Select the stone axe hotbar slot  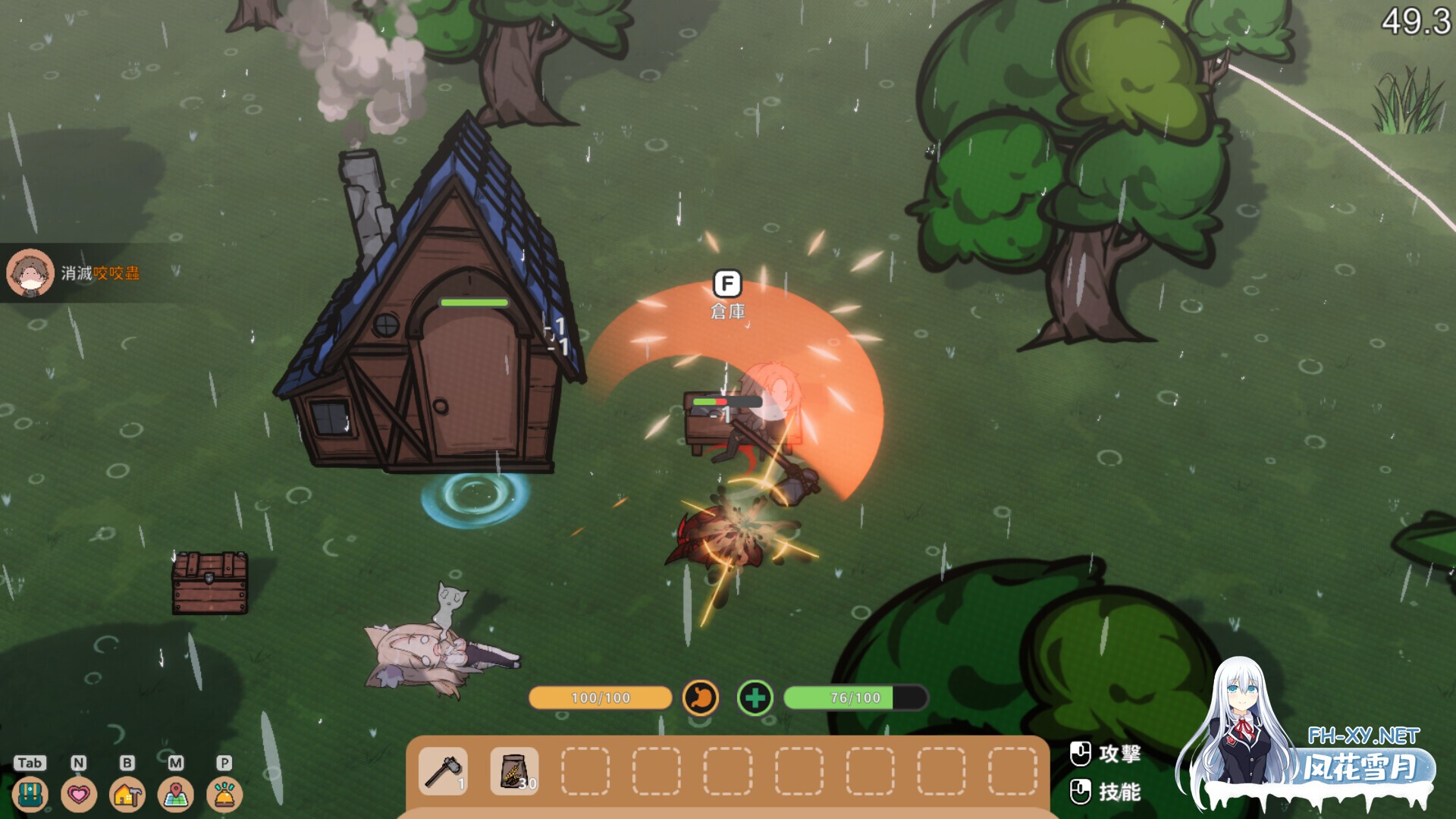(x=444, y=771)
